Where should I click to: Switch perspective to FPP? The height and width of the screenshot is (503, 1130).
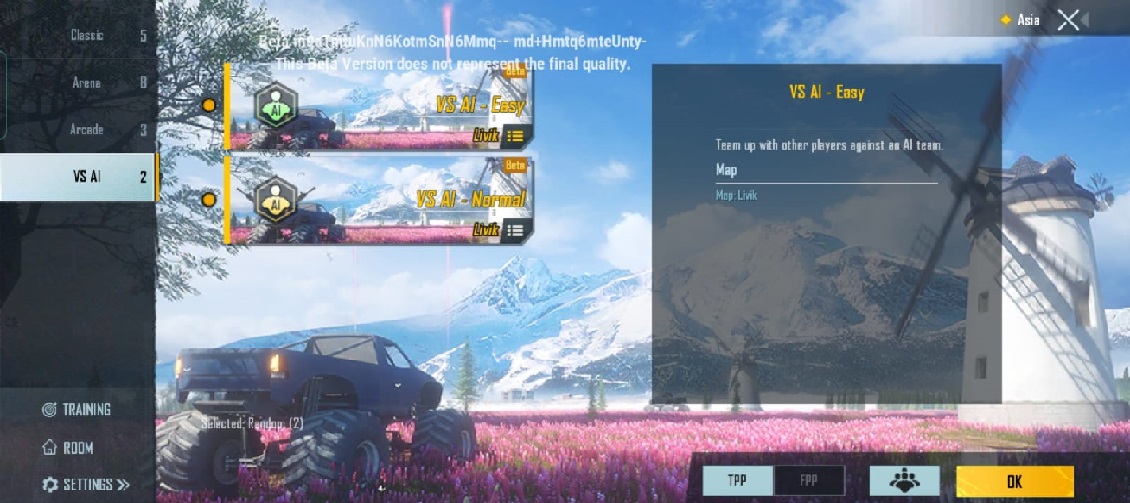tap(809, 481)
